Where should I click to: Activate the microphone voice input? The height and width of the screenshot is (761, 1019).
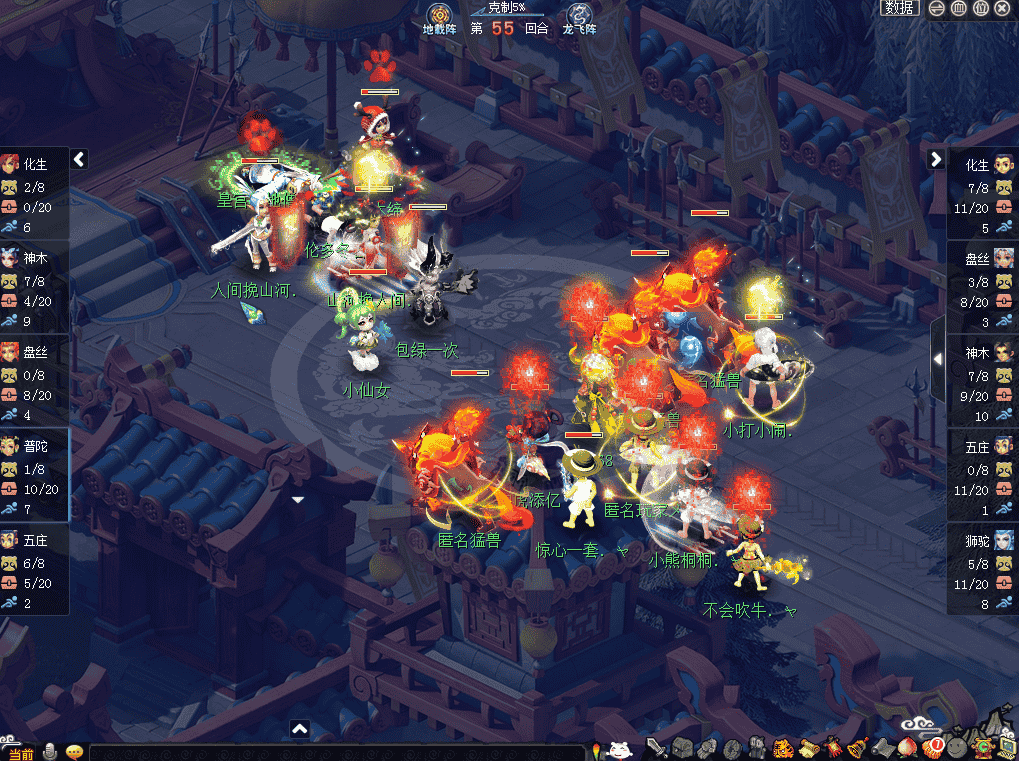(49, 752)
